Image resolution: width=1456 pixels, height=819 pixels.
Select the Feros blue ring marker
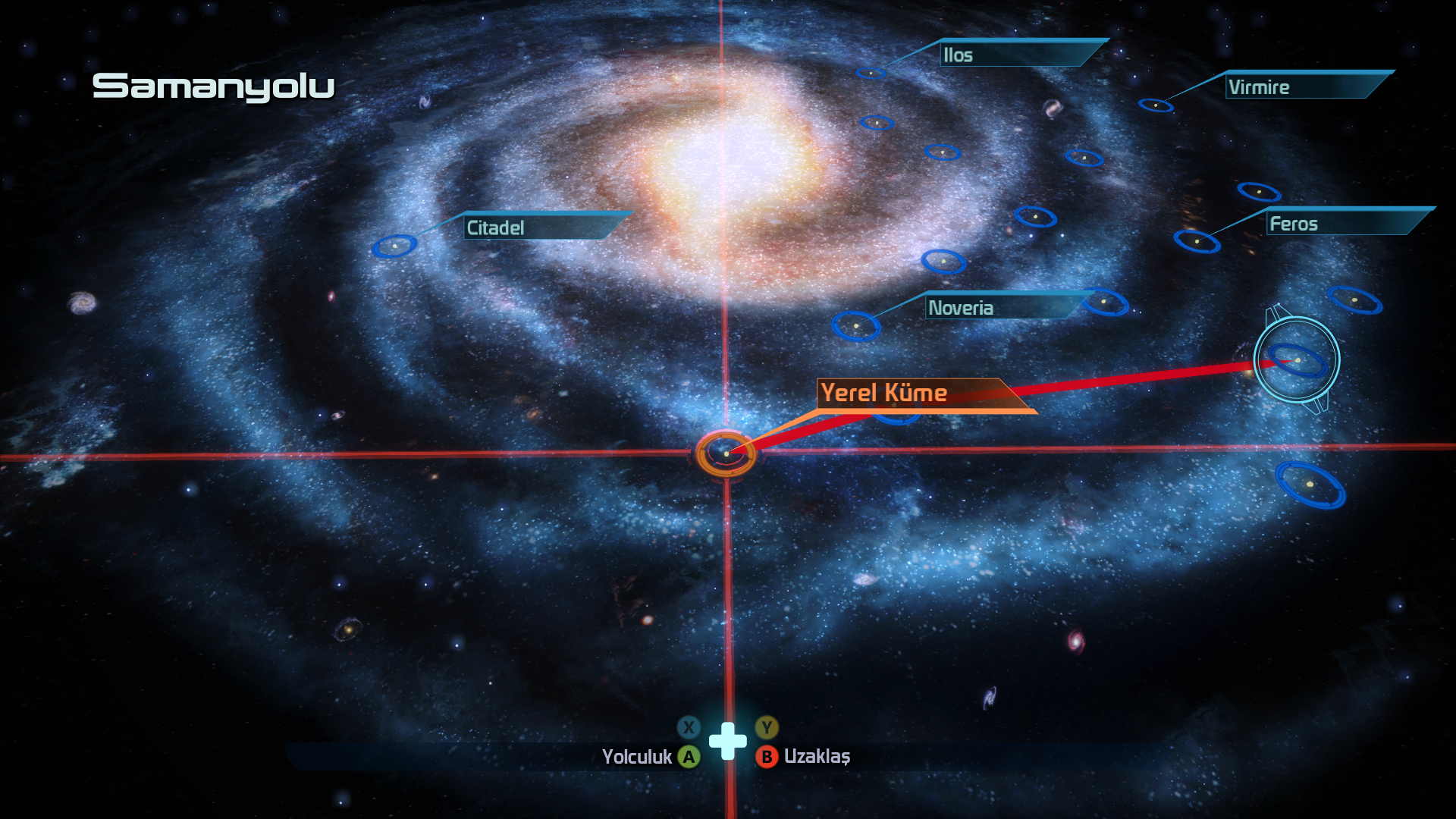click(1197, 241)
